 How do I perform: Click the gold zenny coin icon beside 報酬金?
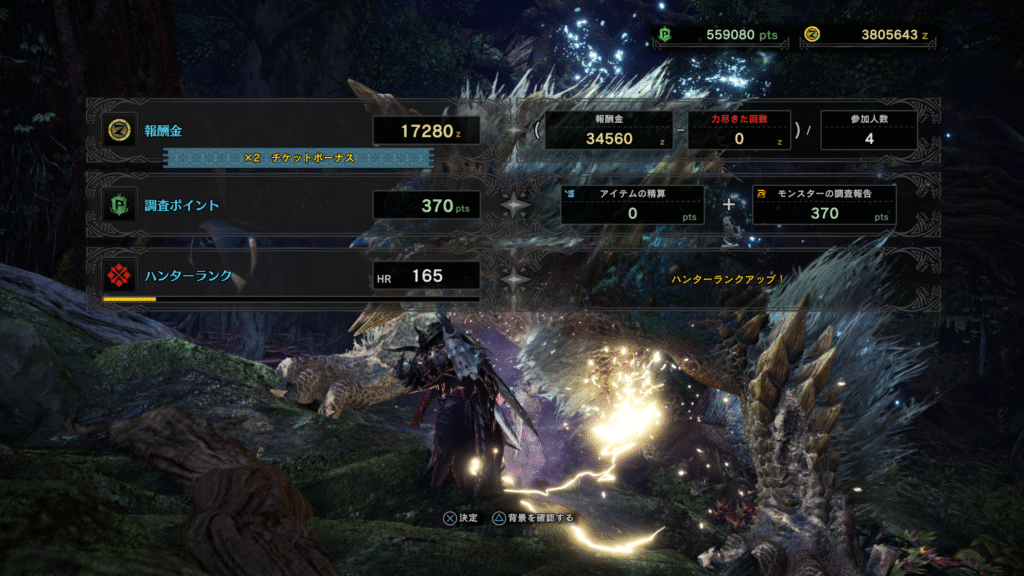pyautogui.click(x=119, y=130)
